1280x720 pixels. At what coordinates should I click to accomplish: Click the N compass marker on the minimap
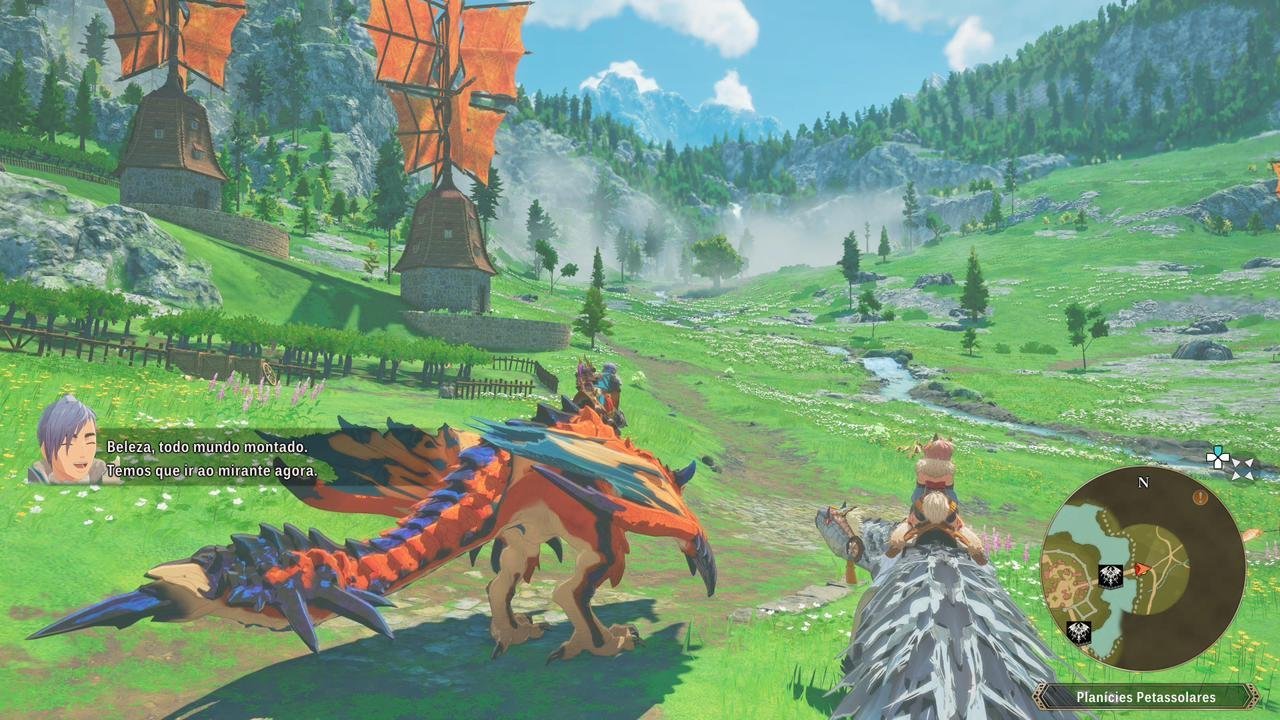(1142, 482)
